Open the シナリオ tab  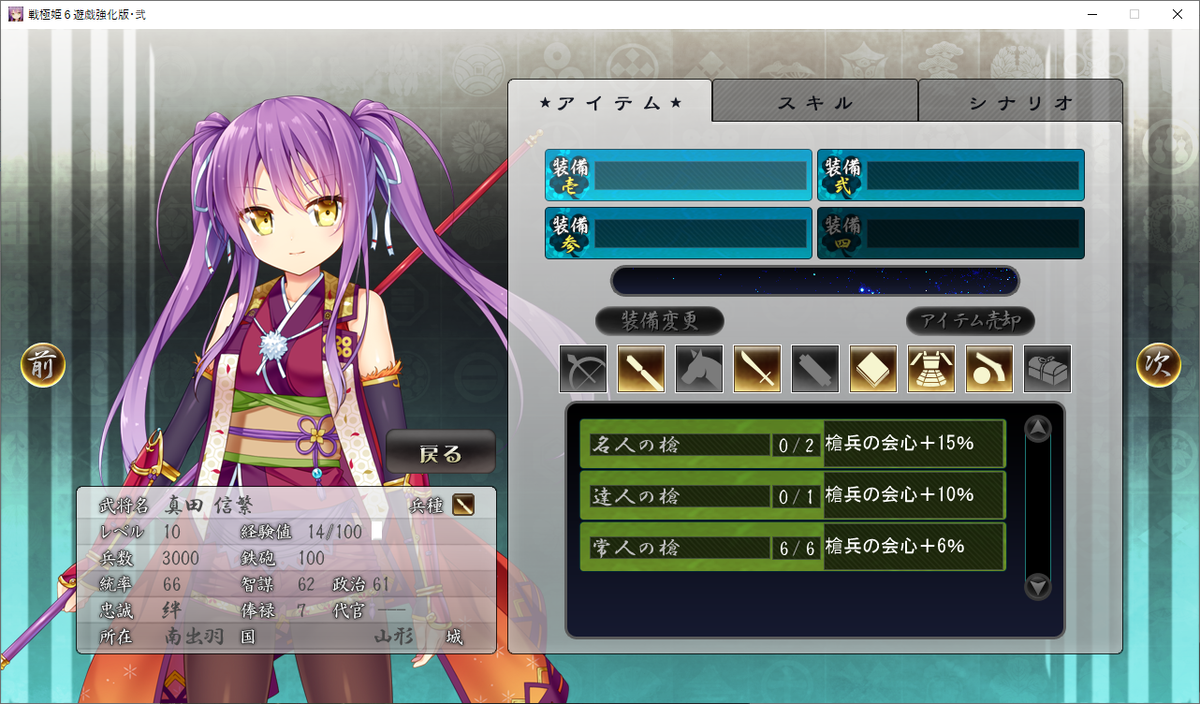click(x=1020, y=102)
